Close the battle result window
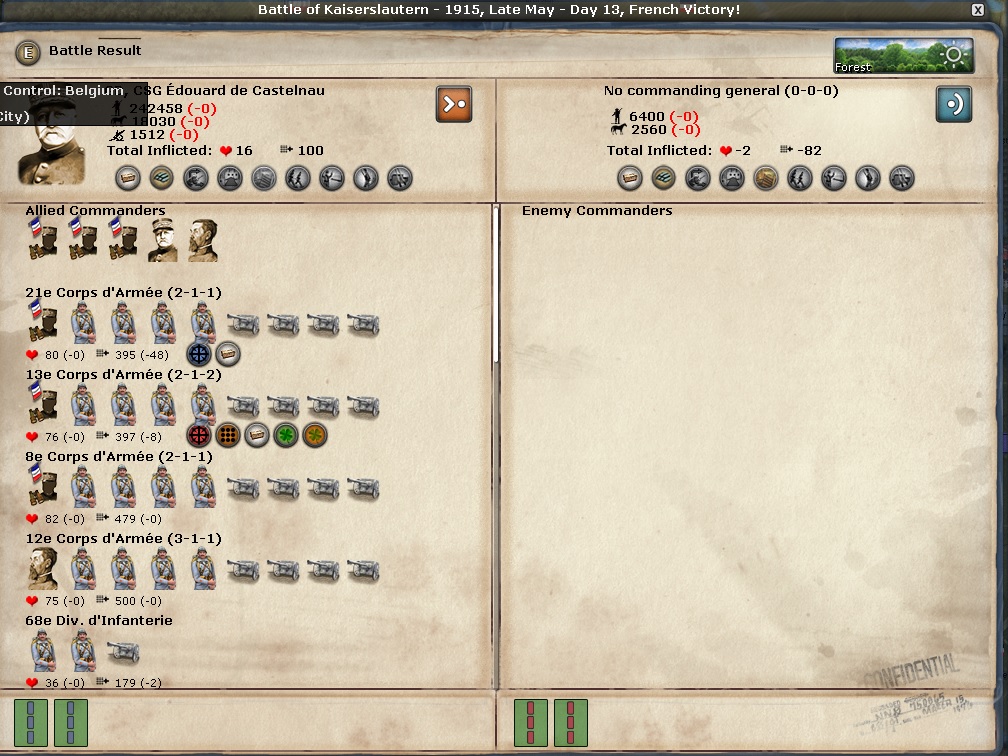 977,10
